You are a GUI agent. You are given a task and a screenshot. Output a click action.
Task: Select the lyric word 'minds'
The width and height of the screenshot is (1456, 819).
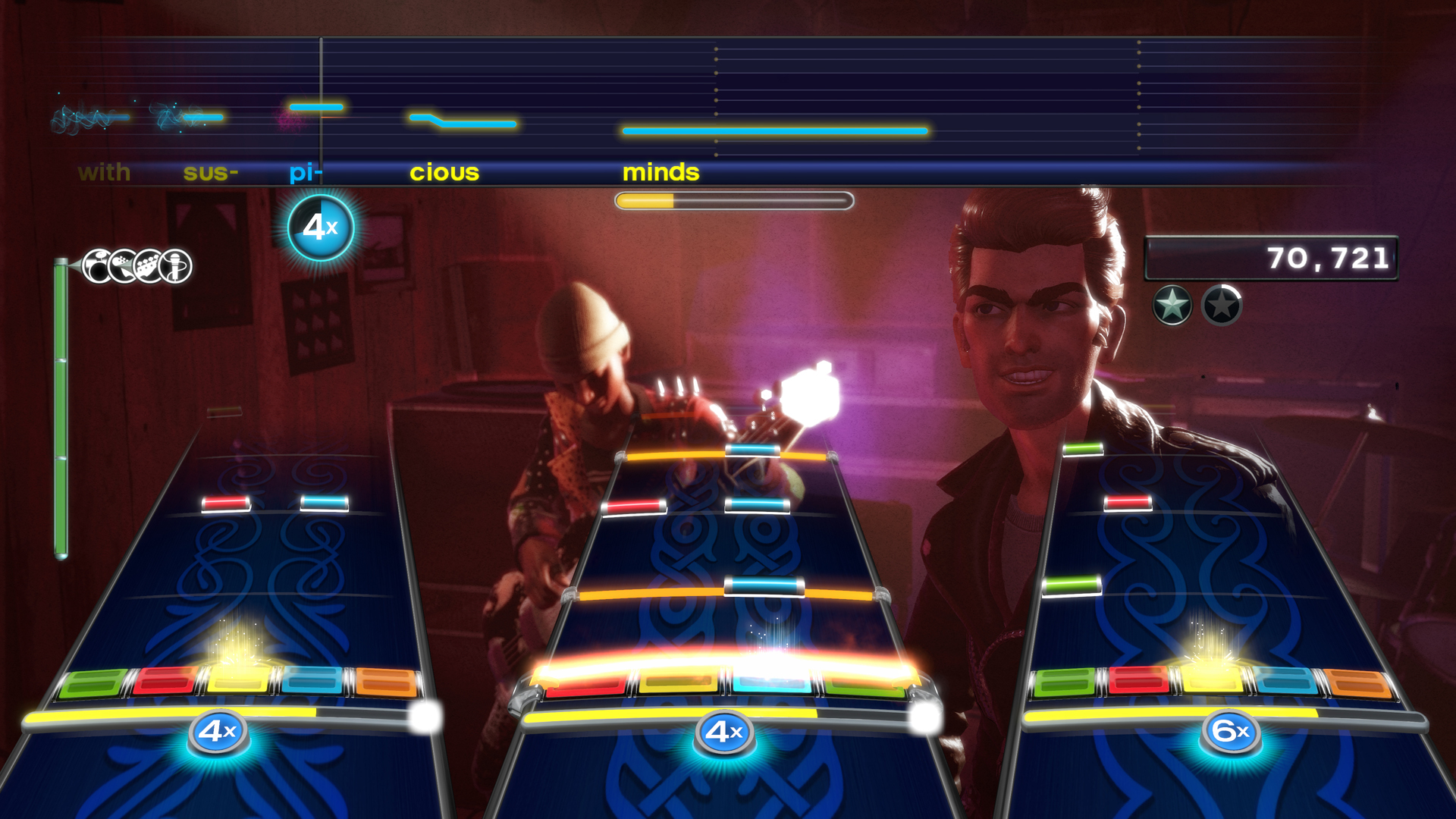pyautogui.click(x=661, y=172)
